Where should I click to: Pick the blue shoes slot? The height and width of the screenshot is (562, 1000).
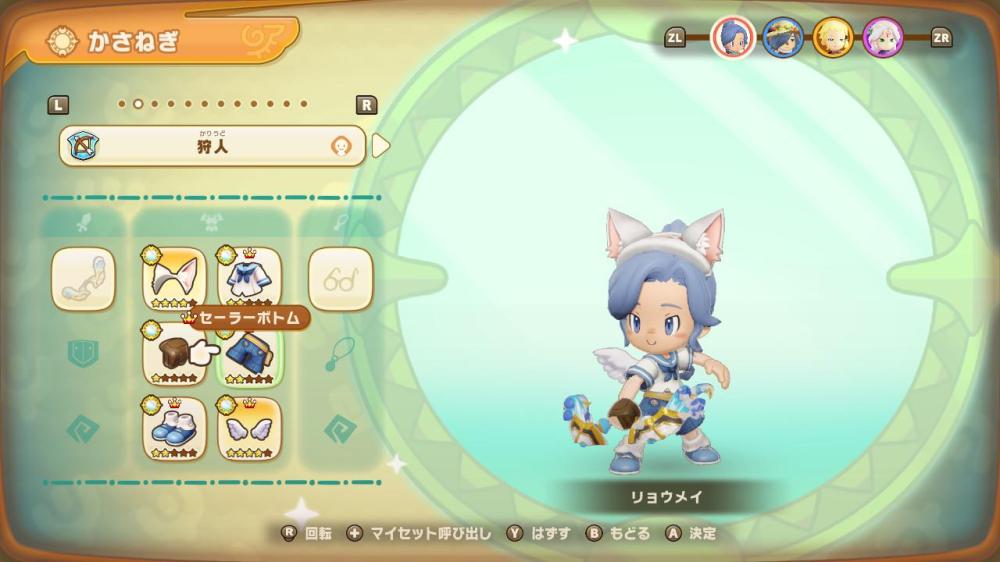coord(174,429)
